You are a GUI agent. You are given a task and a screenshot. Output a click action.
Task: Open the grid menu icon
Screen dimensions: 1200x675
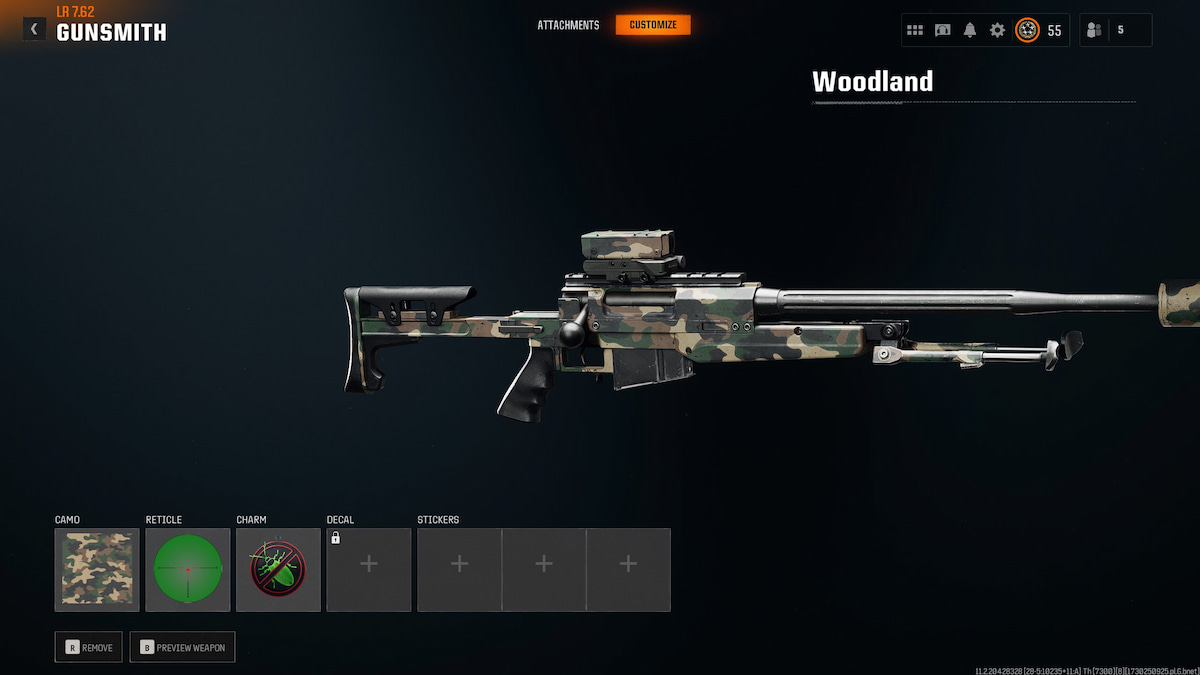914,30
